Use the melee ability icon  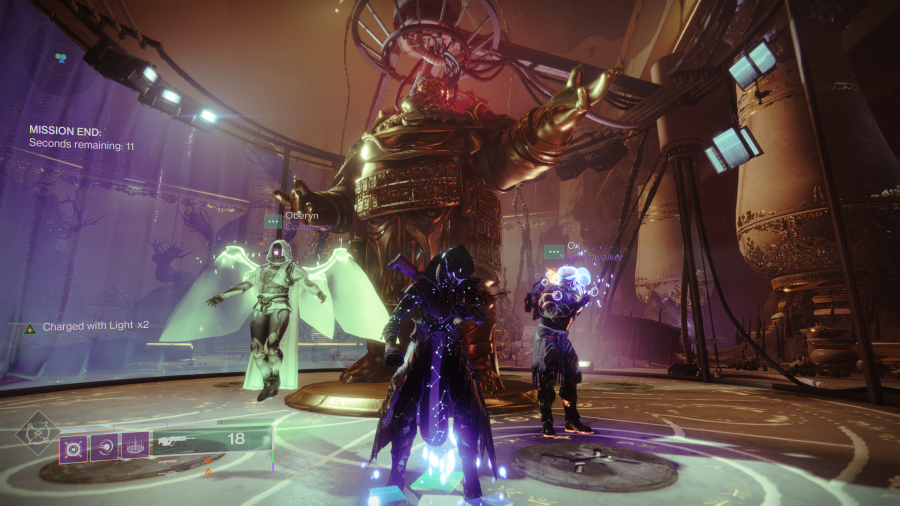click(x=104, y=446)
